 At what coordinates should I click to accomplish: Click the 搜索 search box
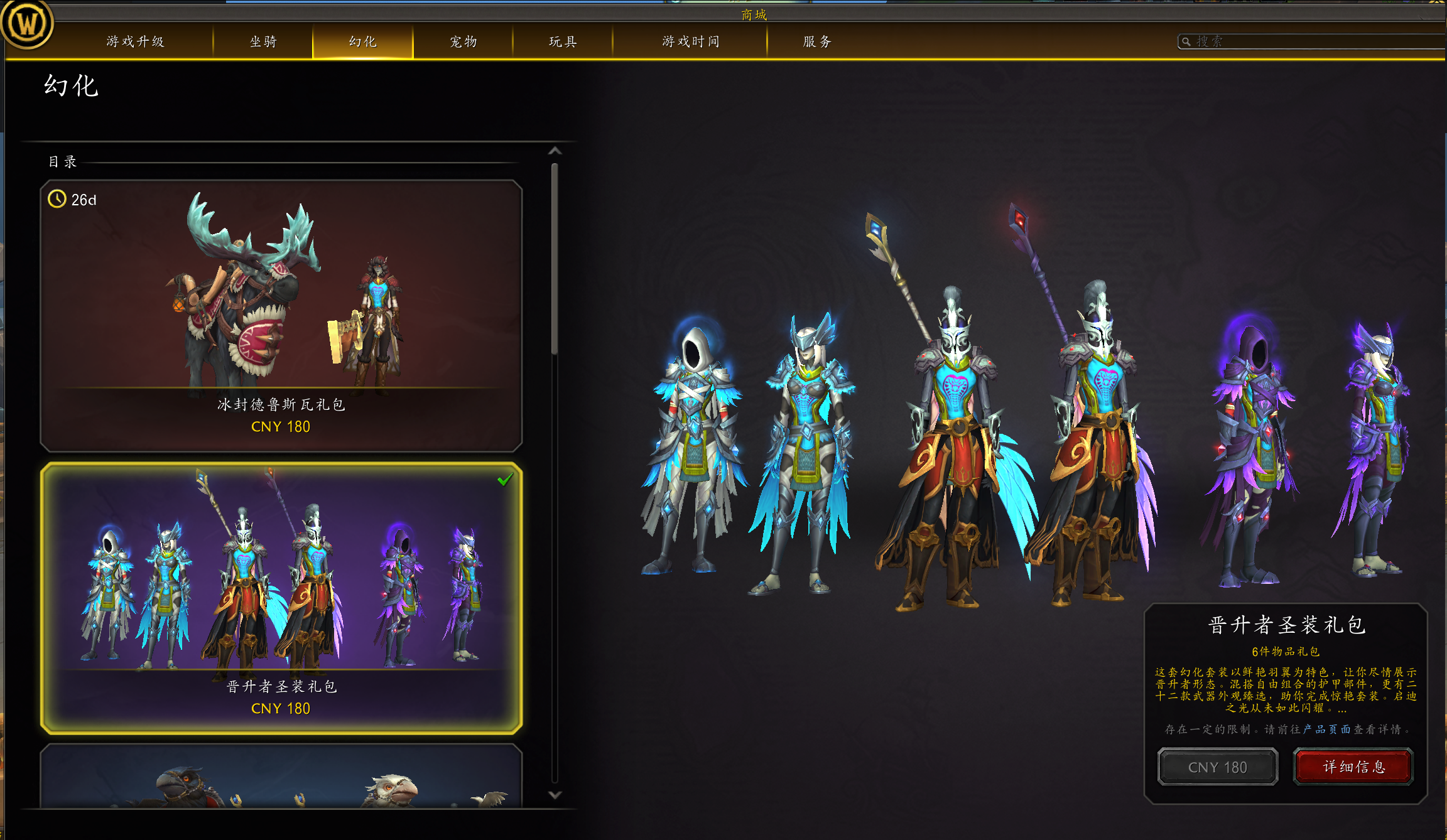coord(1313,41)
